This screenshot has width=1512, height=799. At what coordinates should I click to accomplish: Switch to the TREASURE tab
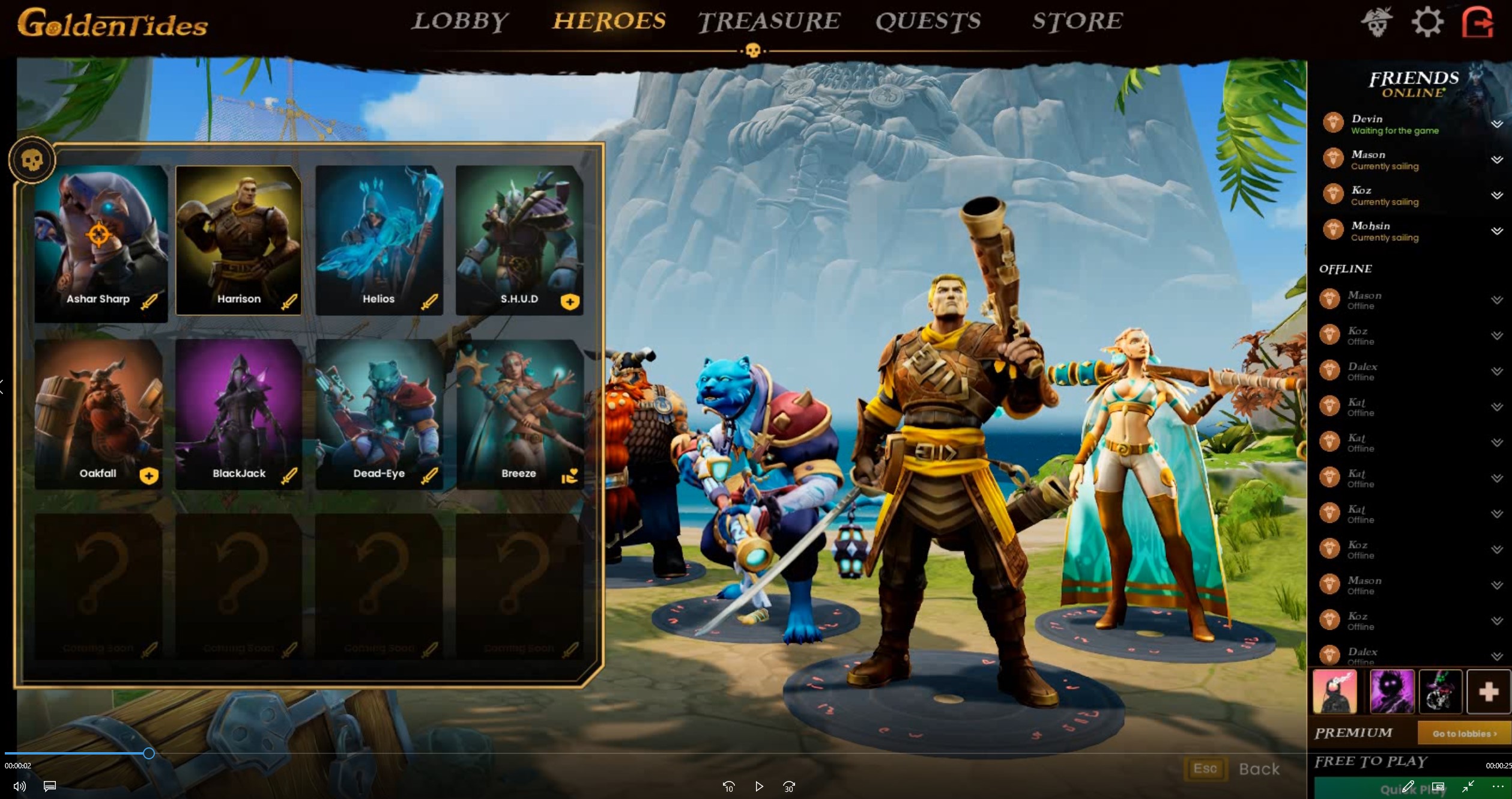coord(770,22)
